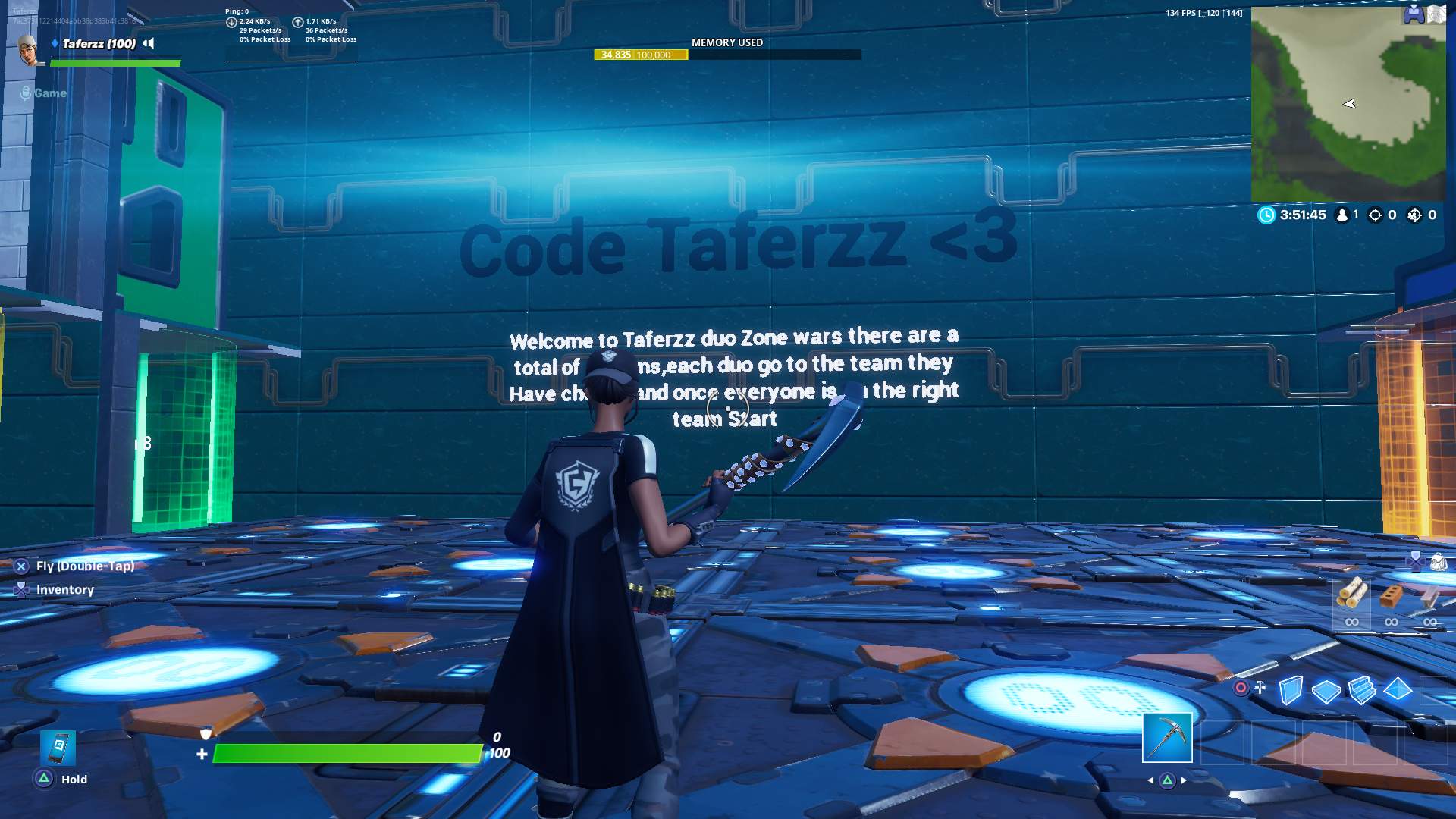1456x819 pixels.
Task: Select the floor build piece icon
Action: 1326,690
